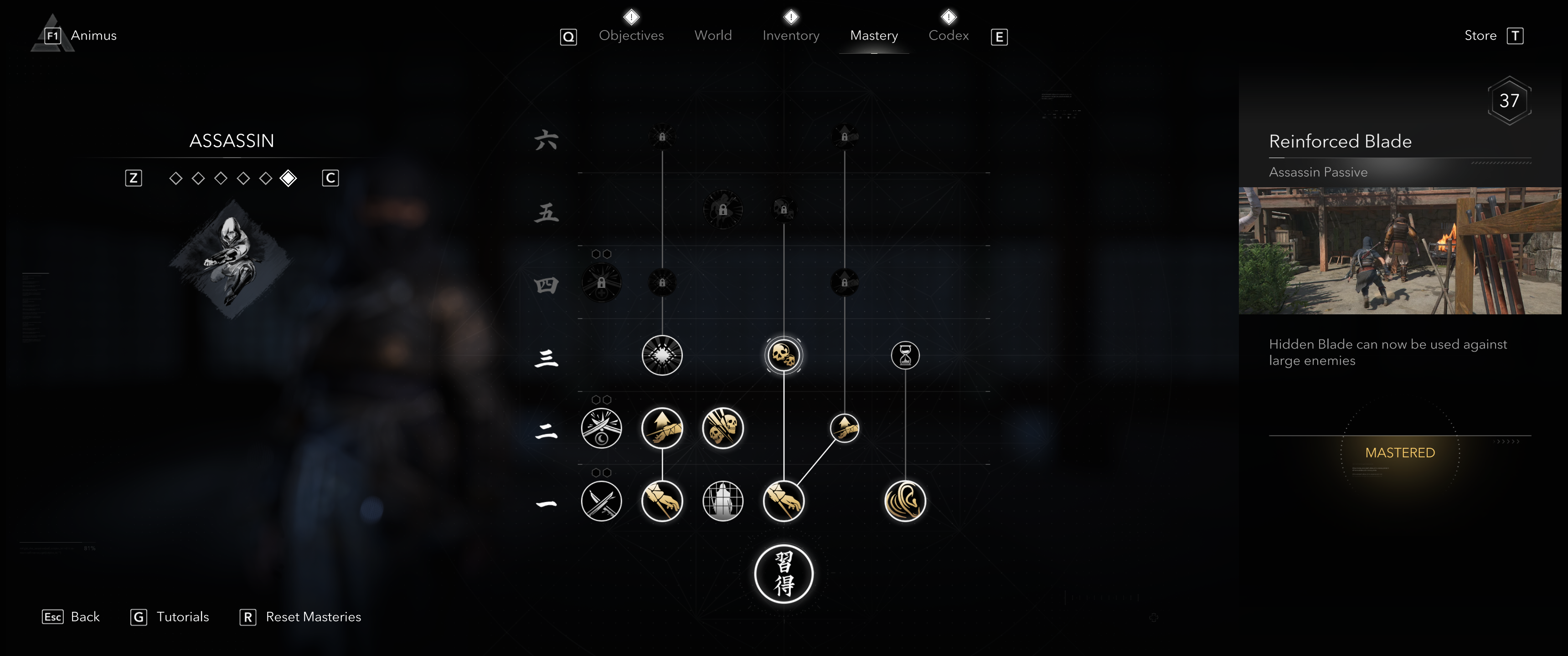
Task: Select the filled diamond class indicator
Action: pos(287,178)
